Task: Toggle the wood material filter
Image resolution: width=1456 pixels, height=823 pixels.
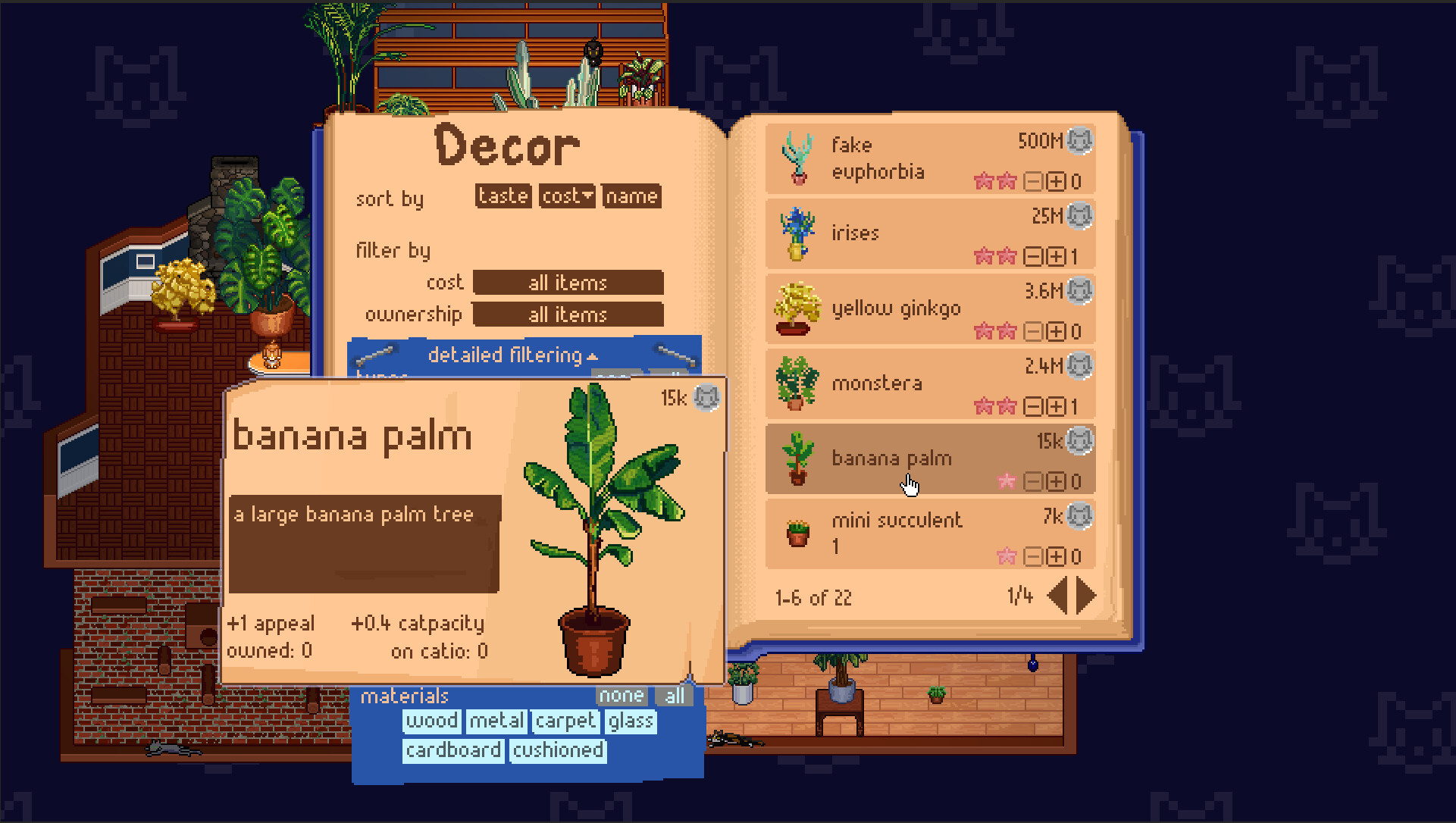Action: [431, 721]
